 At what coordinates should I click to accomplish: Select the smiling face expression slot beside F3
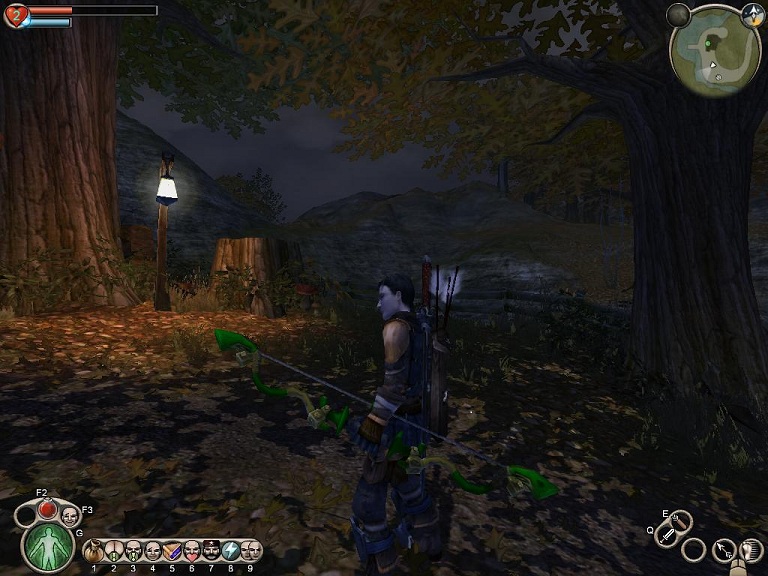click(70, 516)
